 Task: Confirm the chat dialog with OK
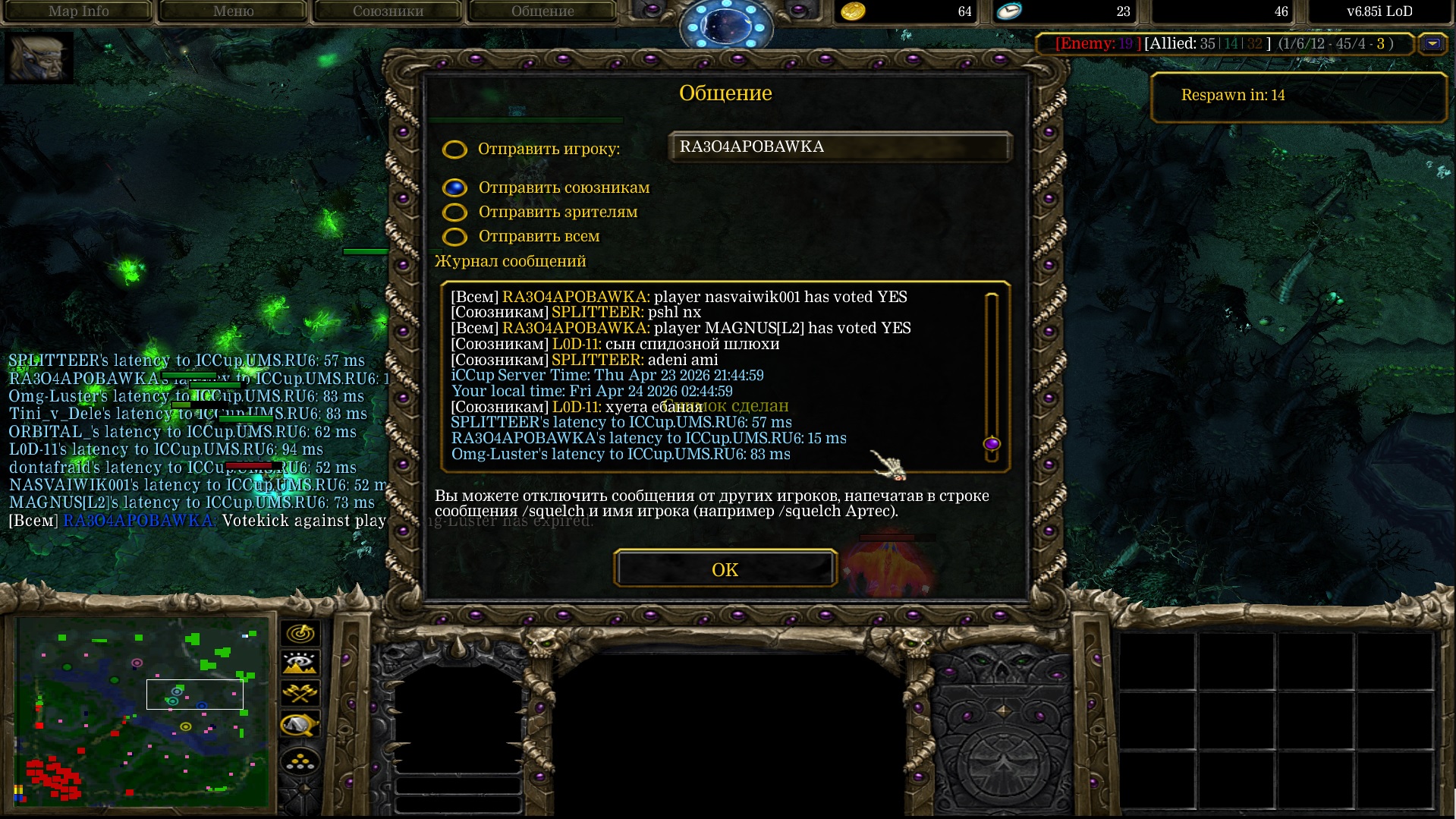coord(725,569)
